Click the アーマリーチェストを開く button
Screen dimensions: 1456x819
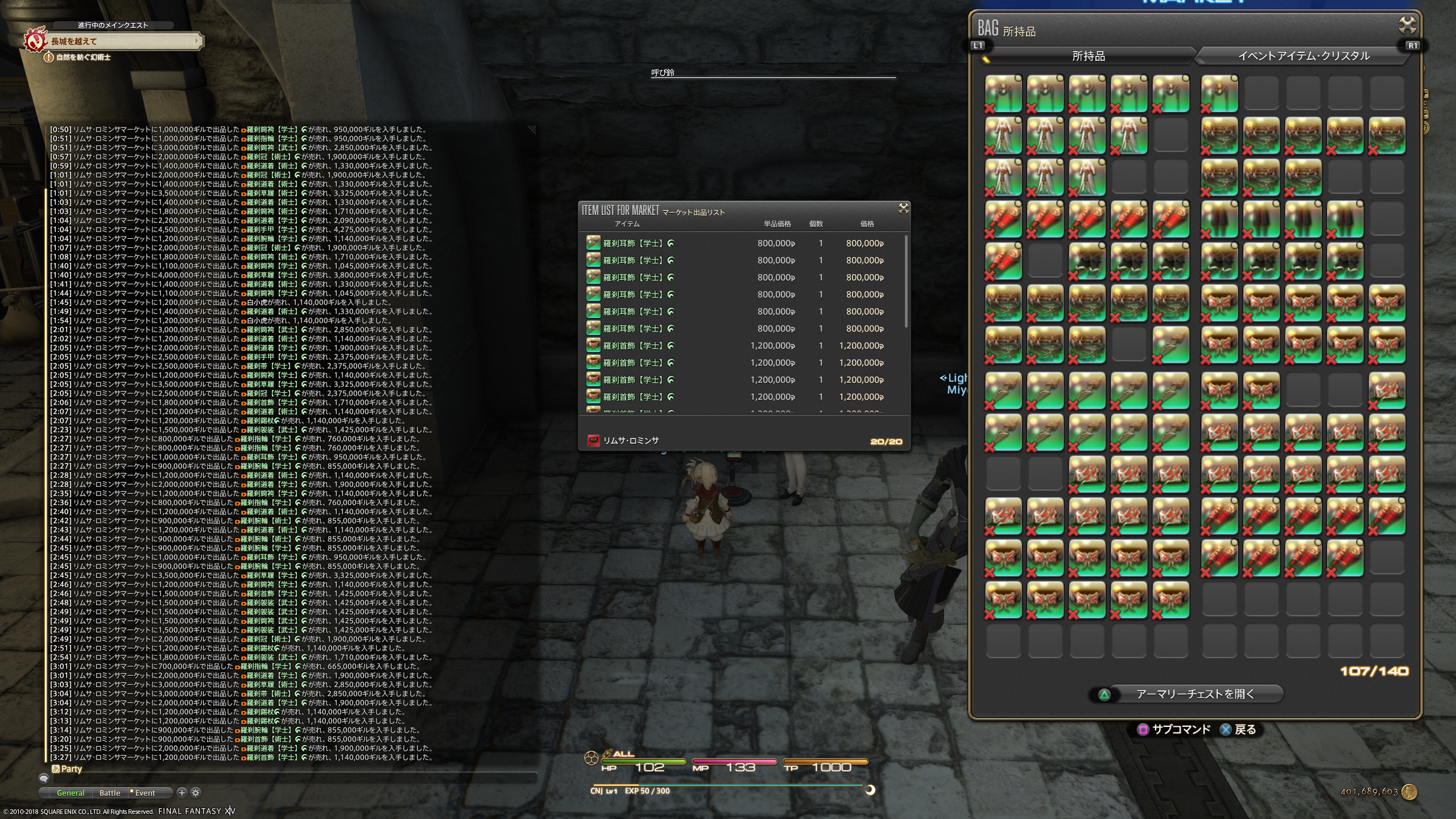point(1194,694)
